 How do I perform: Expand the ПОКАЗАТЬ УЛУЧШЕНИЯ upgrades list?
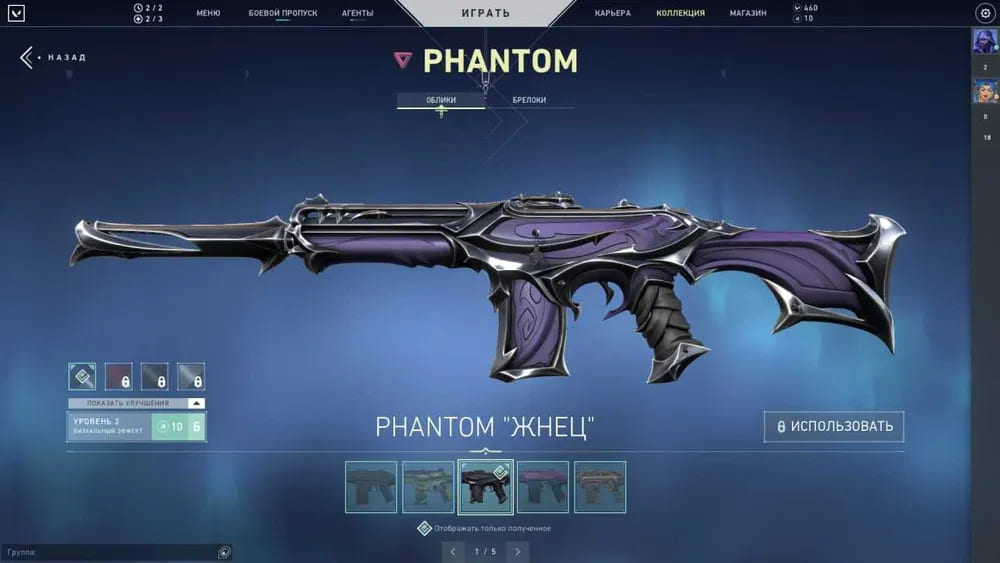(136, 403)
